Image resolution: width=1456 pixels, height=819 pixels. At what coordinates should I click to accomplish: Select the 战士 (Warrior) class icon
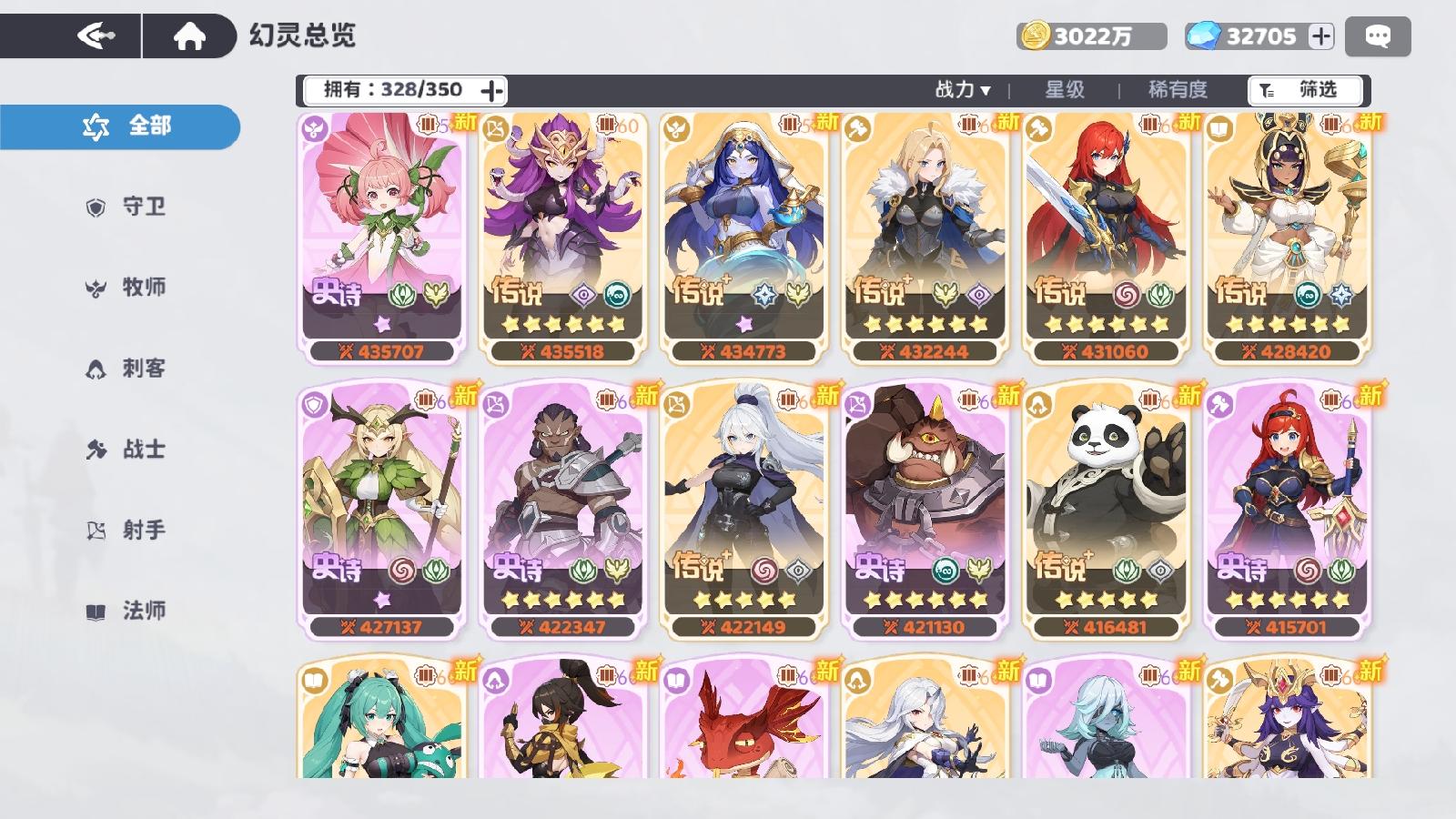(97, 450)
